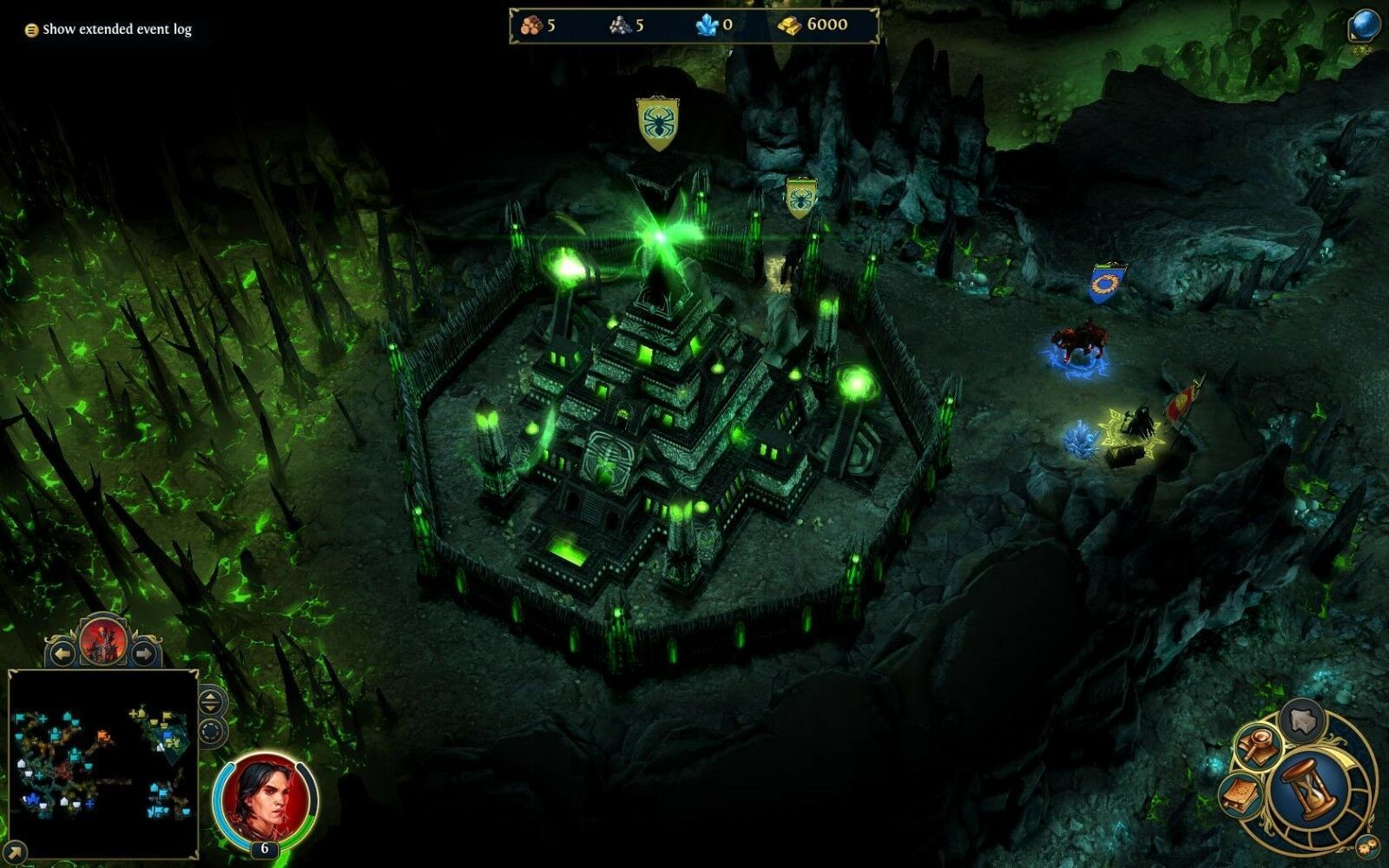
Task: Click the blue orb in the corner
Action: [x=1366, y=25]
